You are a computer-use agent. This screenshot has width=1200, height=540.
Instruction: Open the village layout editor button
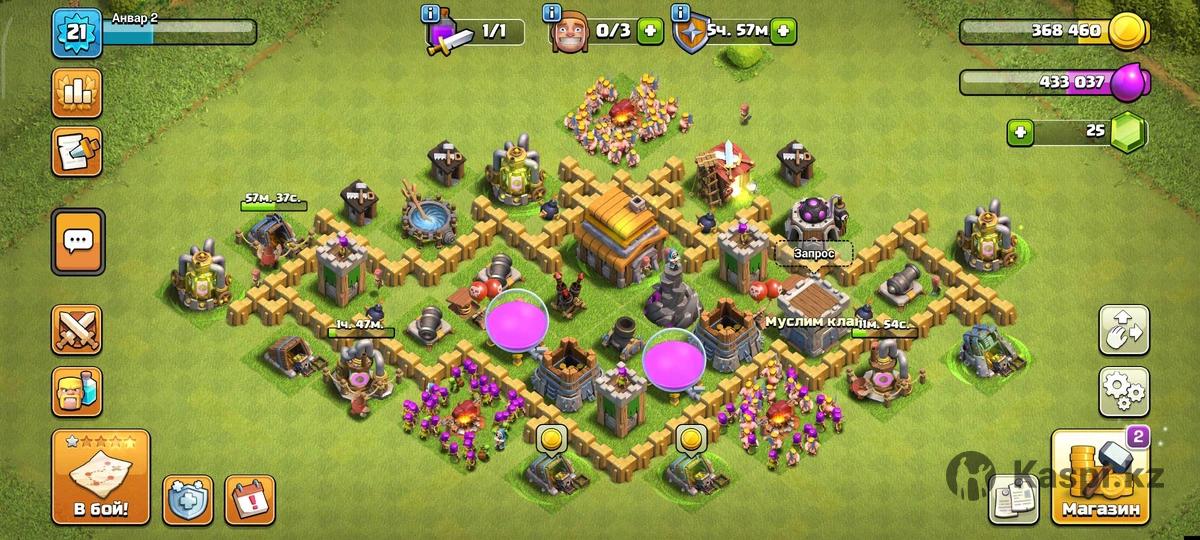click(1124, 331)
